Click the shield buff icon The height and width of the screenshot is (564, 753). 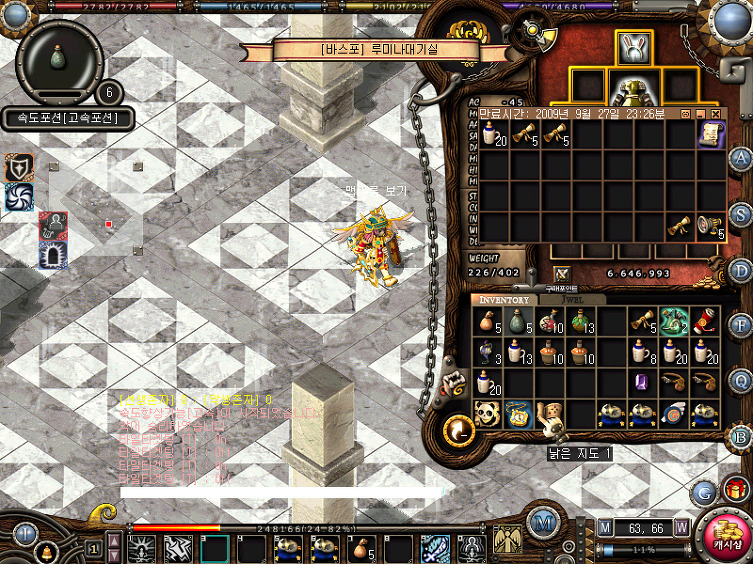19,168
